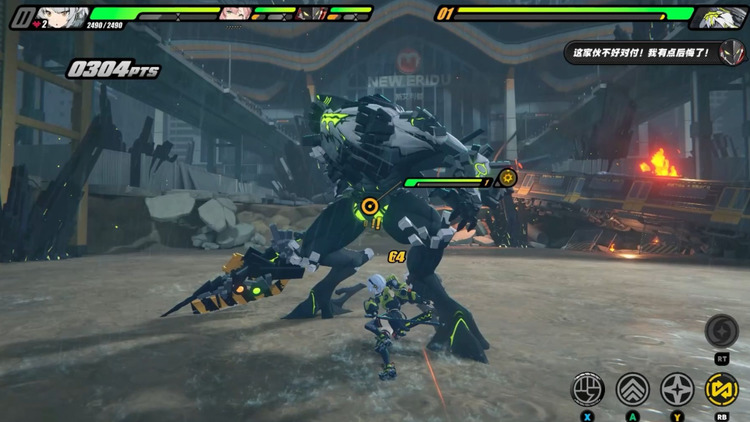
Task: Pause the game with the top-left button
Action: click(x=21, y=17)
